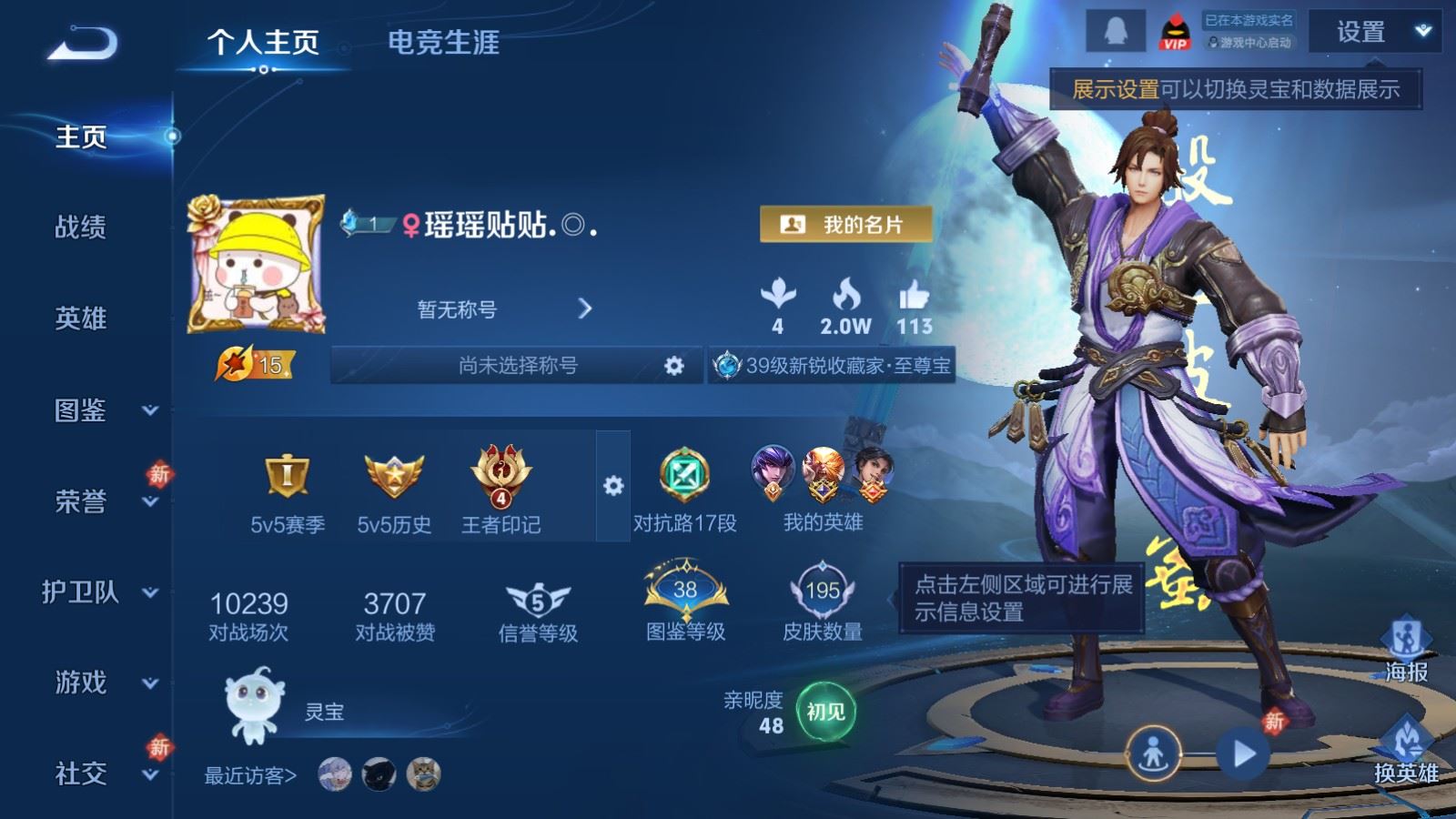Open the 设置 dropdown

pos(1375,33)
